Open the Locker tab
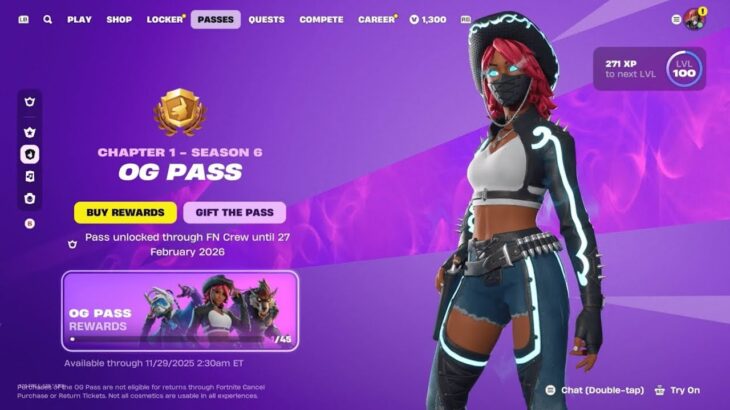The height and width of the screenshot is (410, 730). [165, 19]
